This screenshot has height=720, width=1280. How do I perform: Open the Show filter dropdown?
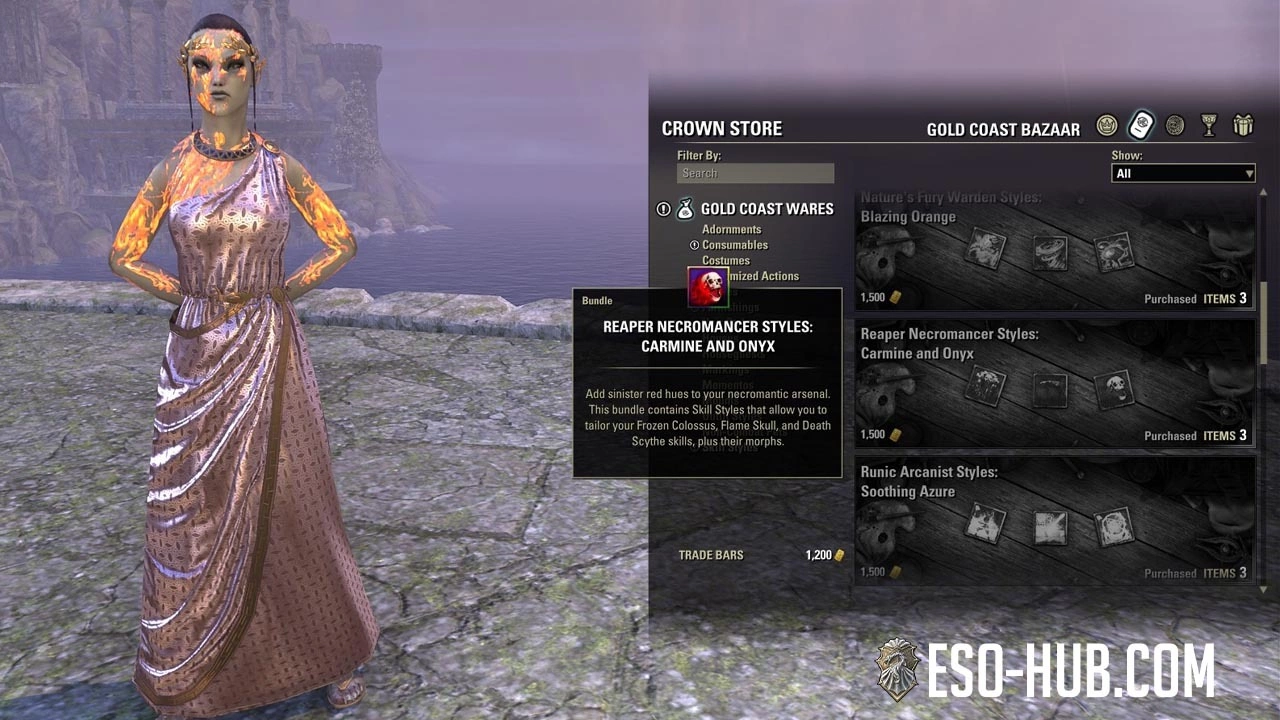1183,174
